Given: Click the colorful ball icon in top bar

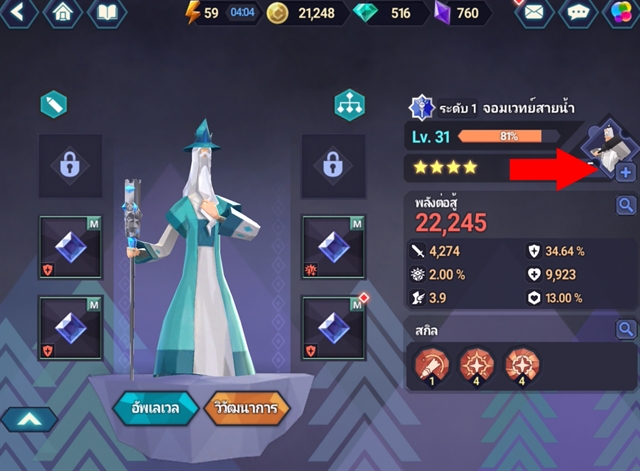Looking at the screenshot, I should [620, 13].
